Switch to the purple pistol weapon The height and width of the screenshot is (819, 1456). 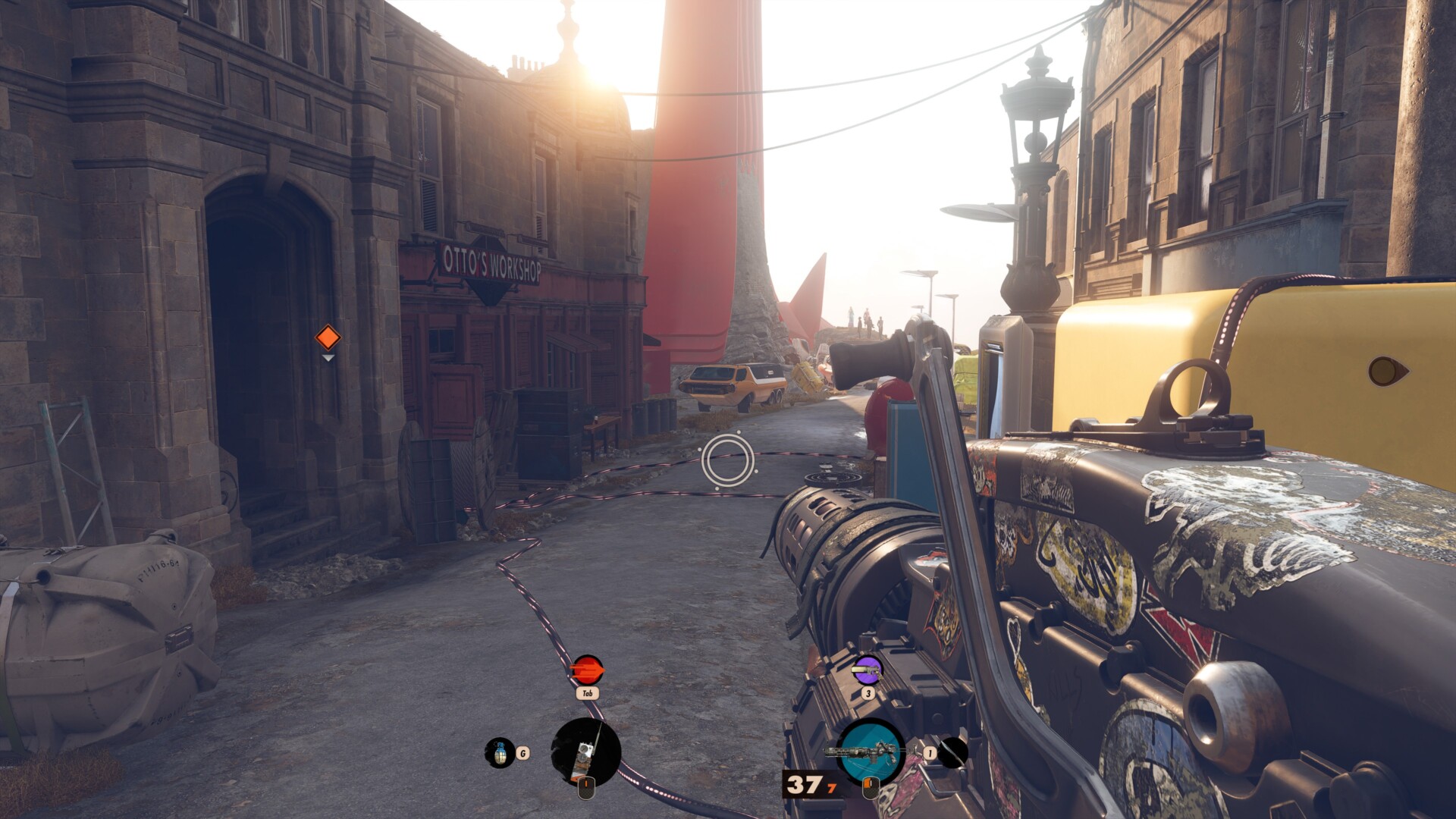point(867,670)
